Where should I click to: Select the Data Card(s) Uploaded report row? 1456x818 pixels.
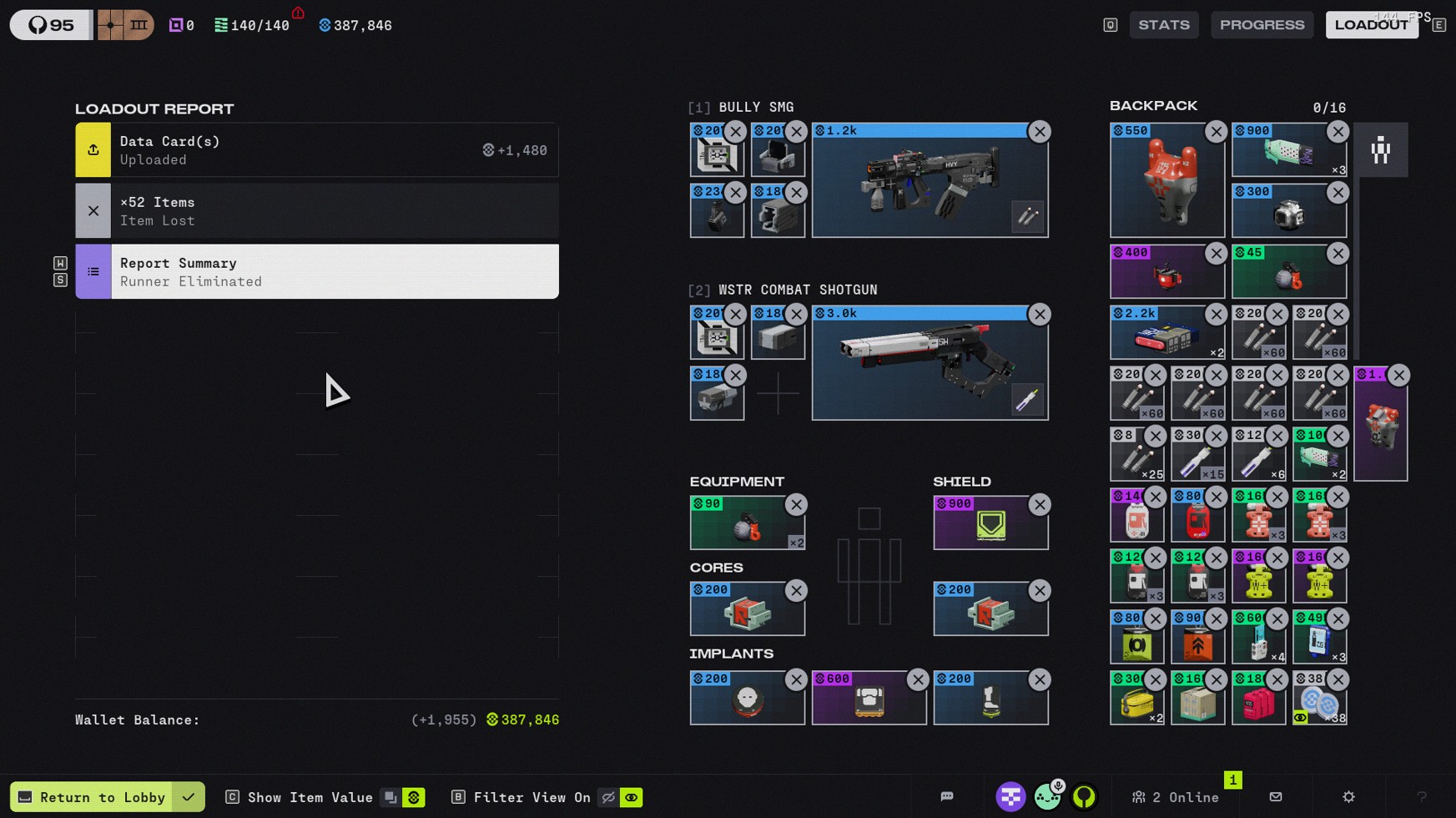[x=317, y=150]
